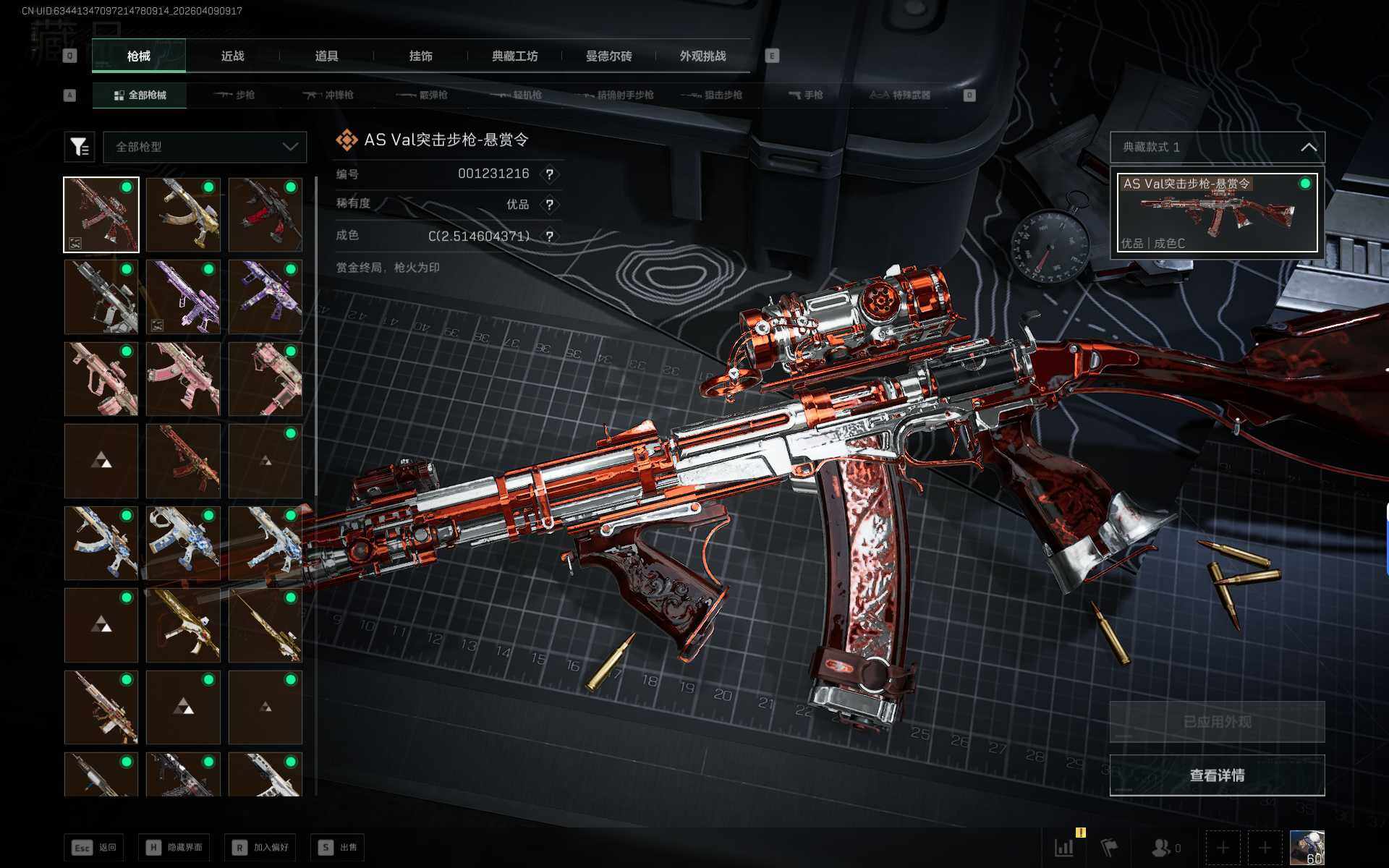Select the AS Val 悬赏令 style card
Viewport: 1389px width, 868px height.
tap(1217, 213)
